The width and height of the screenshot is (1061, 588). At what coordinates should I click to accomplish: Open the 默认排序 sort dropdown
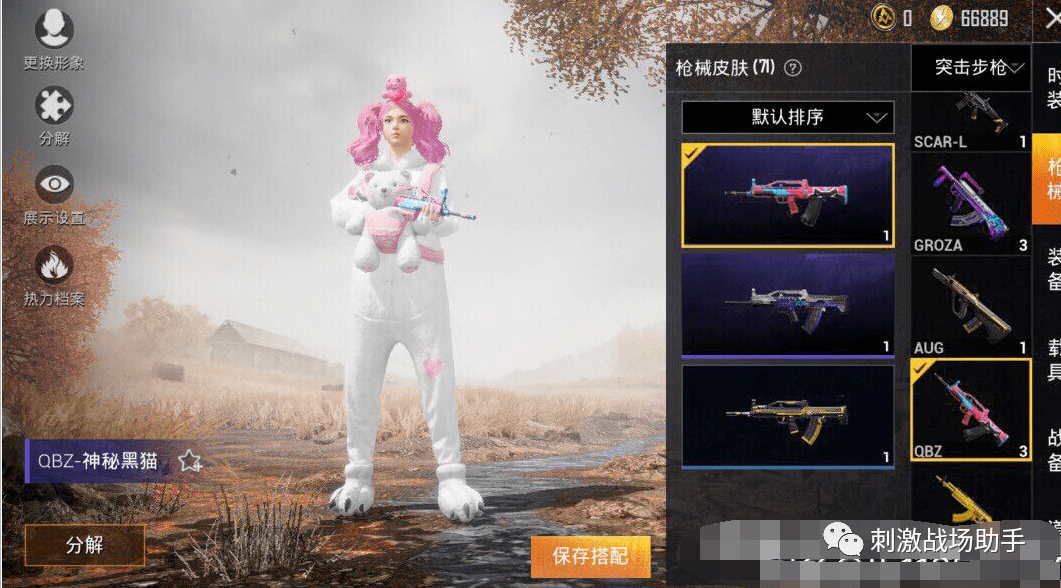(x=786, y=117)
